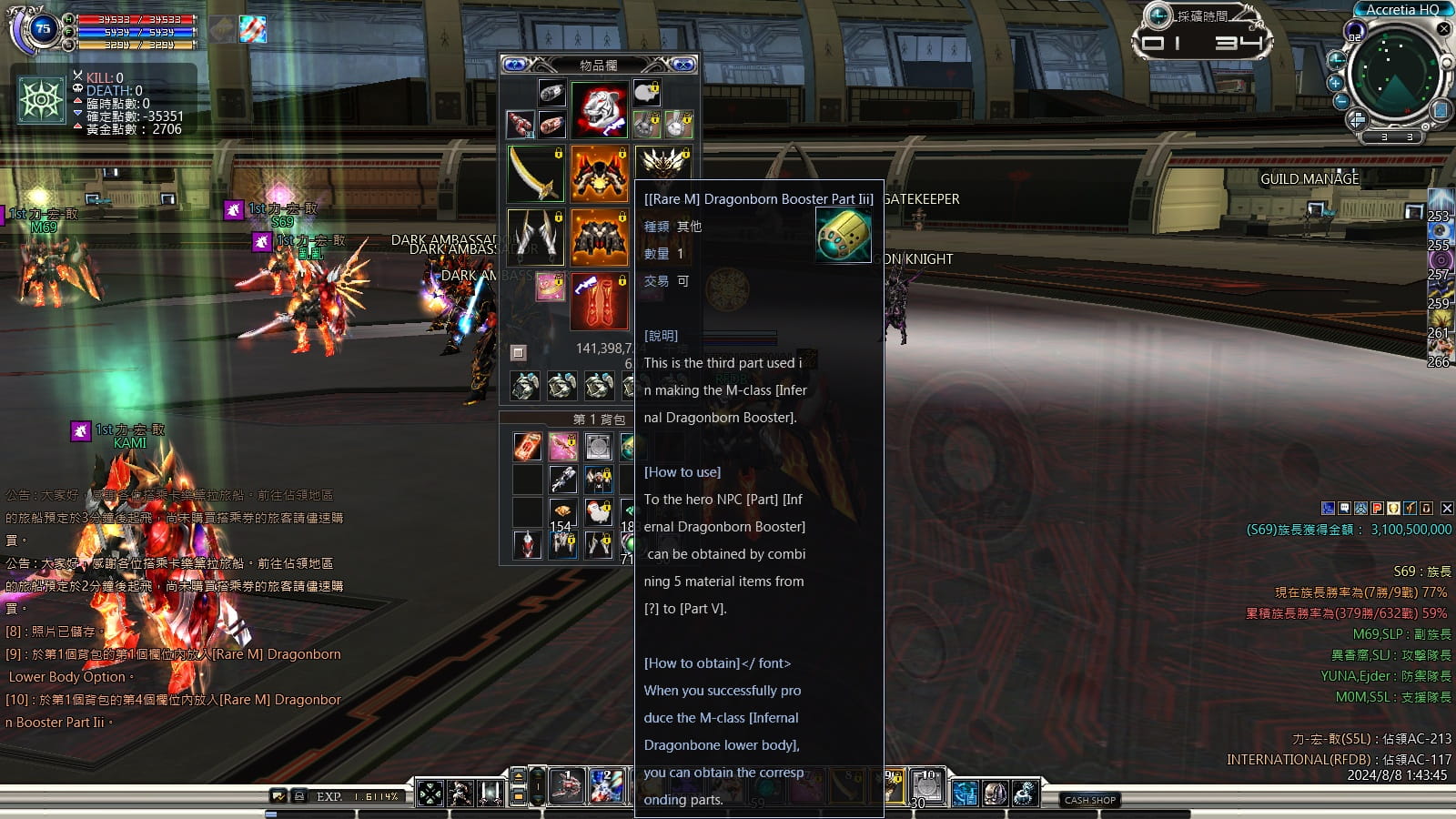
Task: Open the inventory help button
Action: pos(515,65)
